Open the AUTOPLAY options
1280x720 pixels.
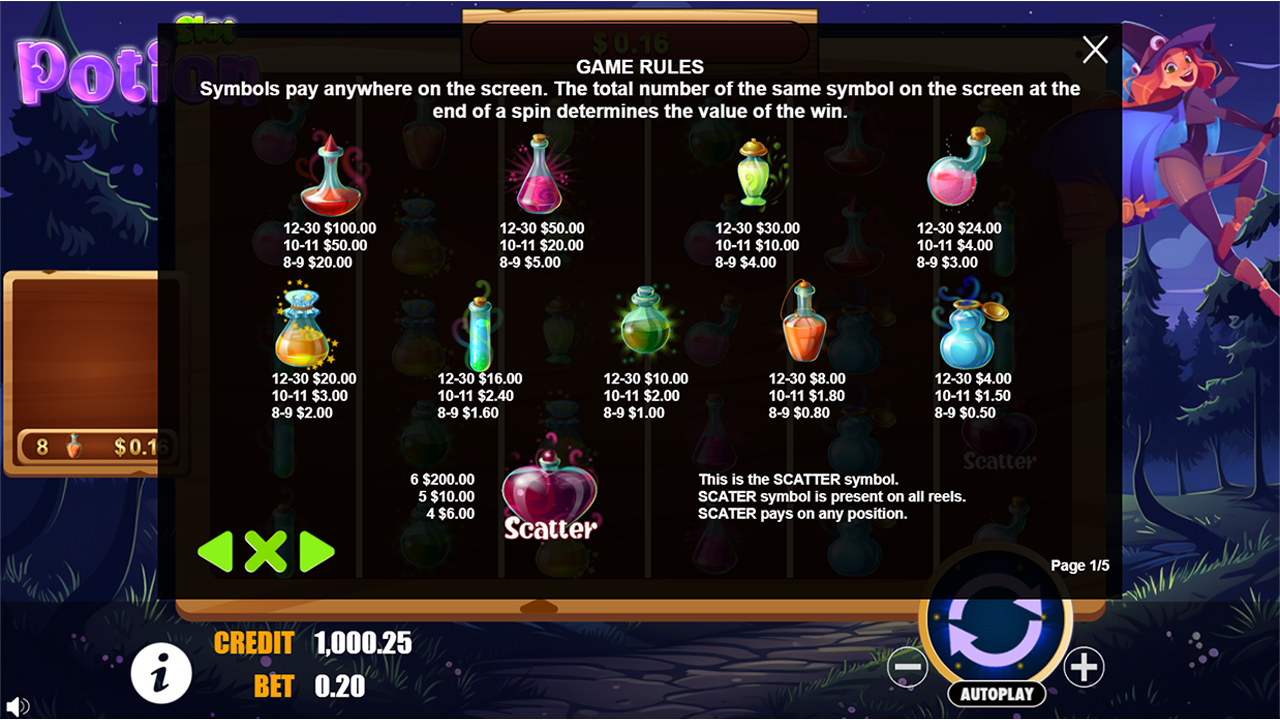coord(996,693)
